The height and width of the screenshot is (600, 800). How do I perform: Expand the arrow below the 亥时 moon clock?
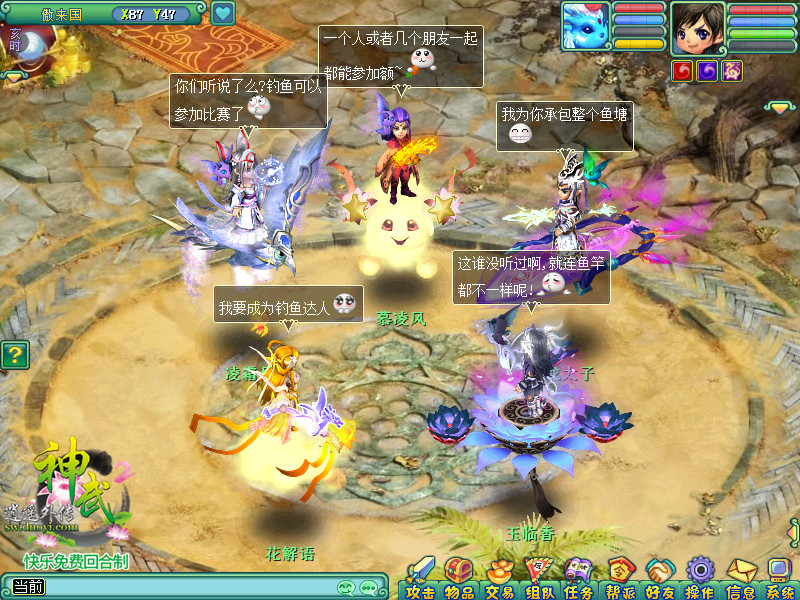click(x=14, y=75)
